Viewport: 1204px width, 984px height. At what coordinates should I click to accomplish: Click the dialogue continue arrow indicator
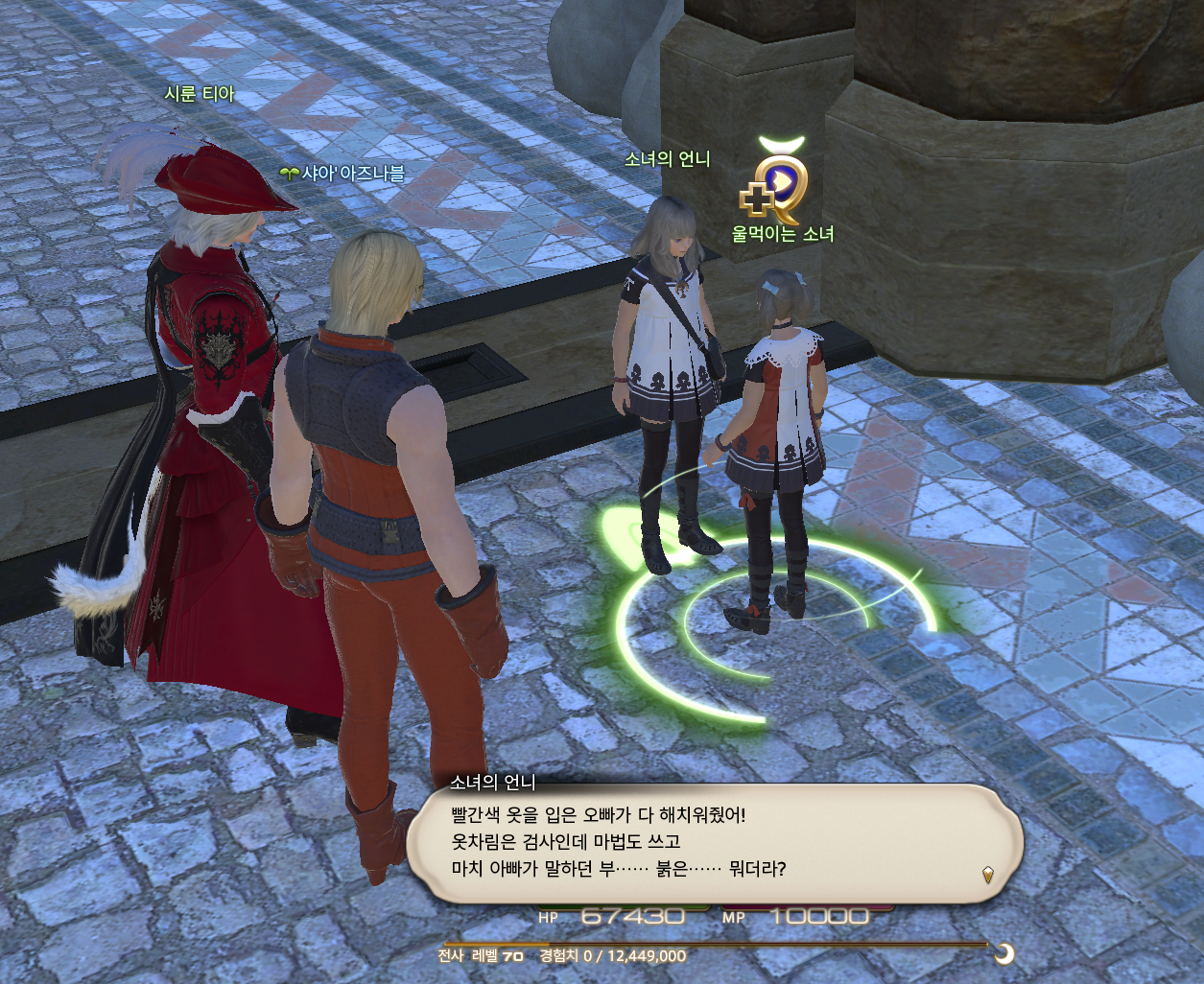[988, 874]
